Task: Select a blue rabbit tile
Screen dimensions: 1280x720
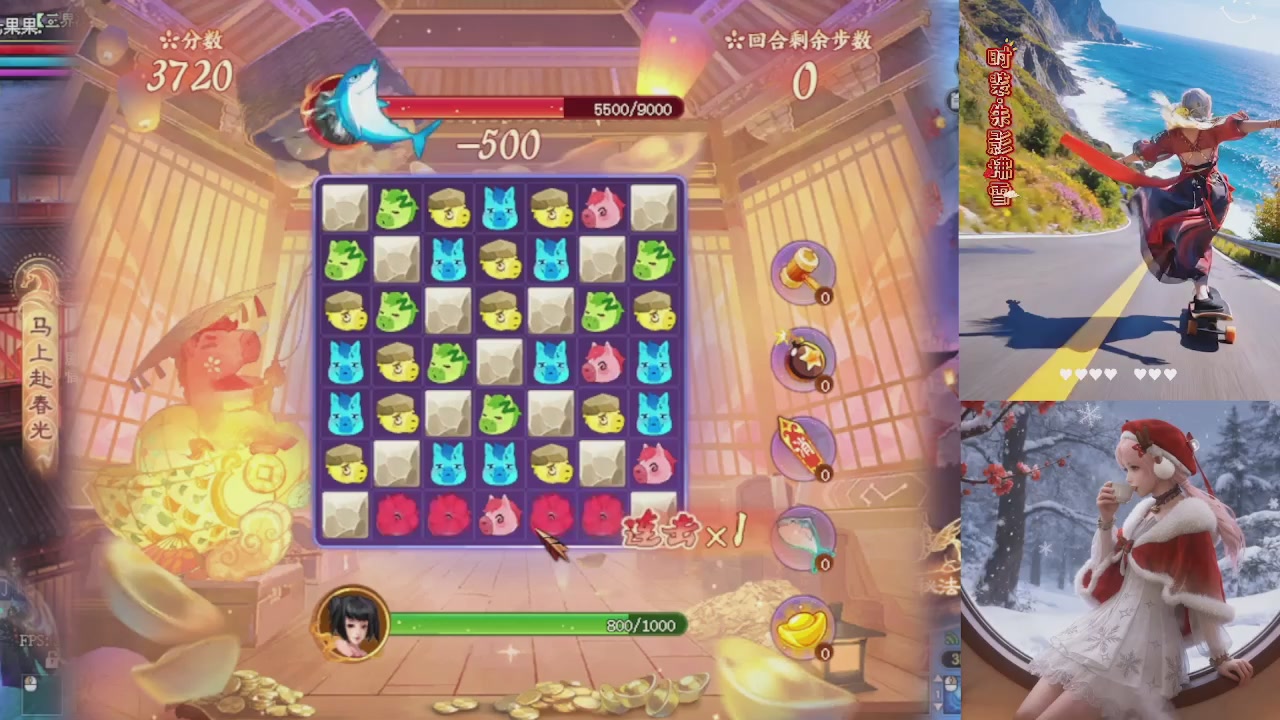Action: (499, 208)
